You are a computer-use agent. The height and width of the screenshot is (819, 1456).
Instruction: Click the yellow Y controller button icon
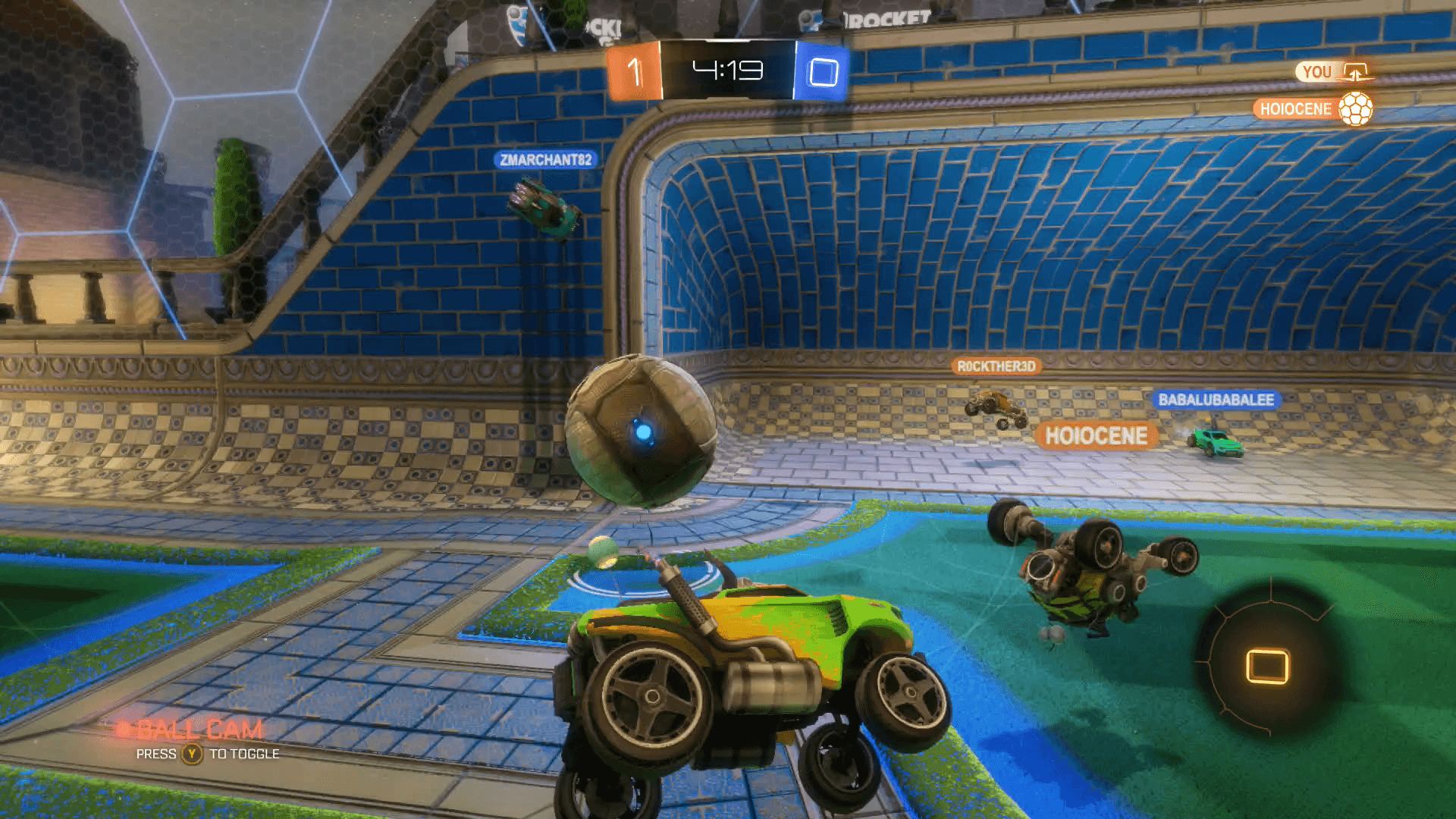coord(190,755)
